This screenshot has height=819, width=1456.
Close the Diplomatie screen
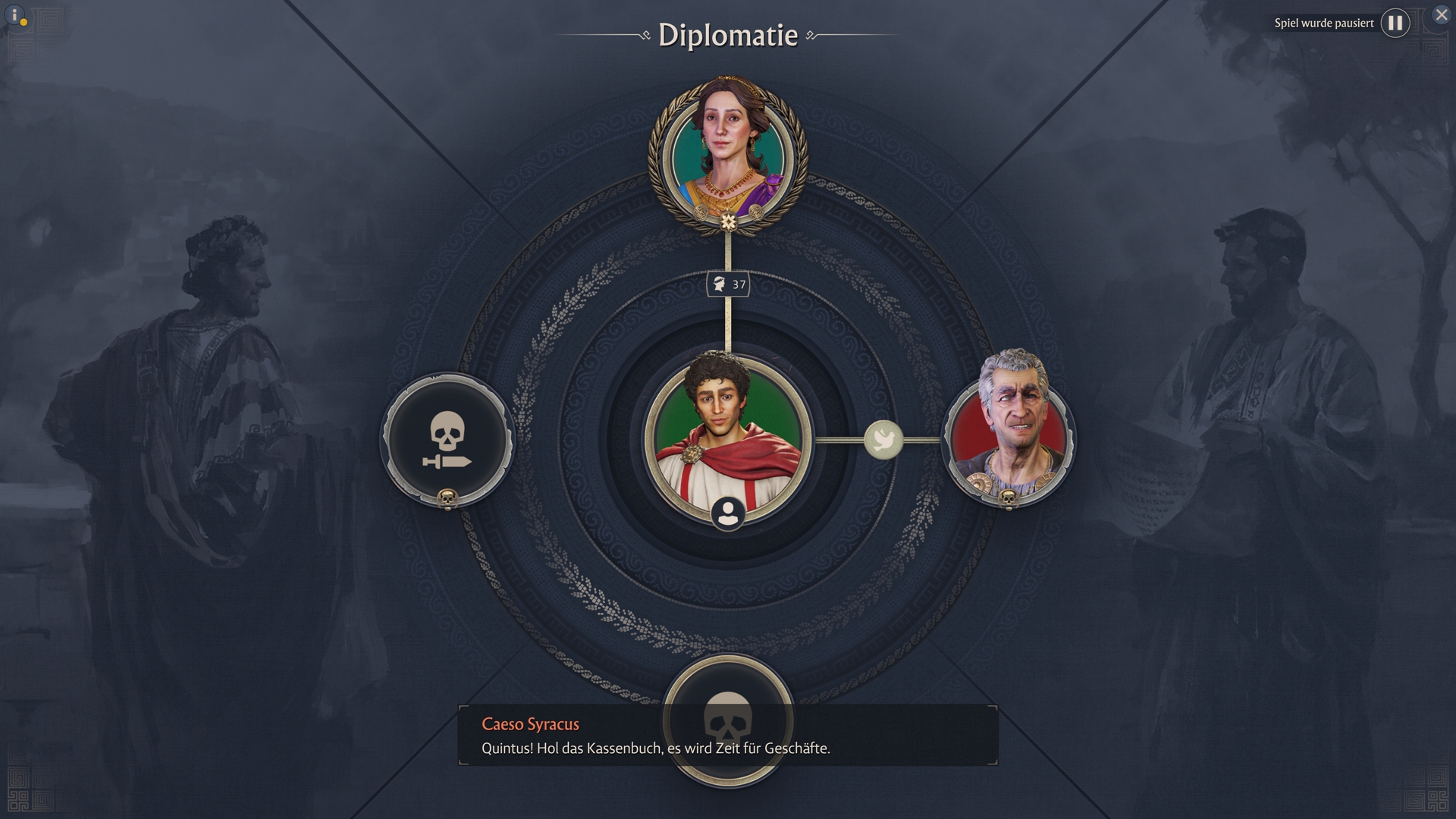point(1441,14)
